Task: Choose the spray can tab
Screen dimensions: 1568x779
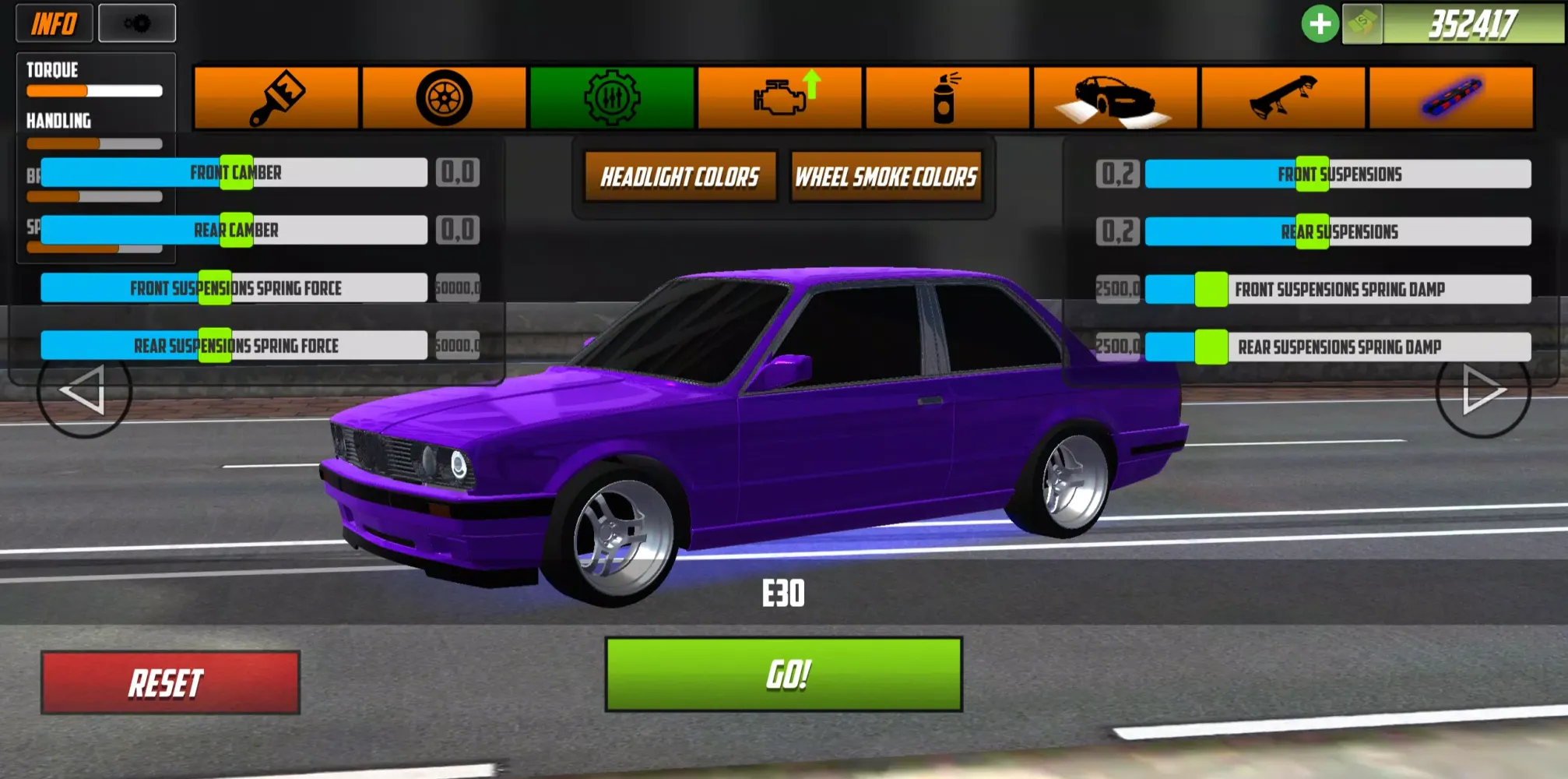Action: (x=947, y=98)
